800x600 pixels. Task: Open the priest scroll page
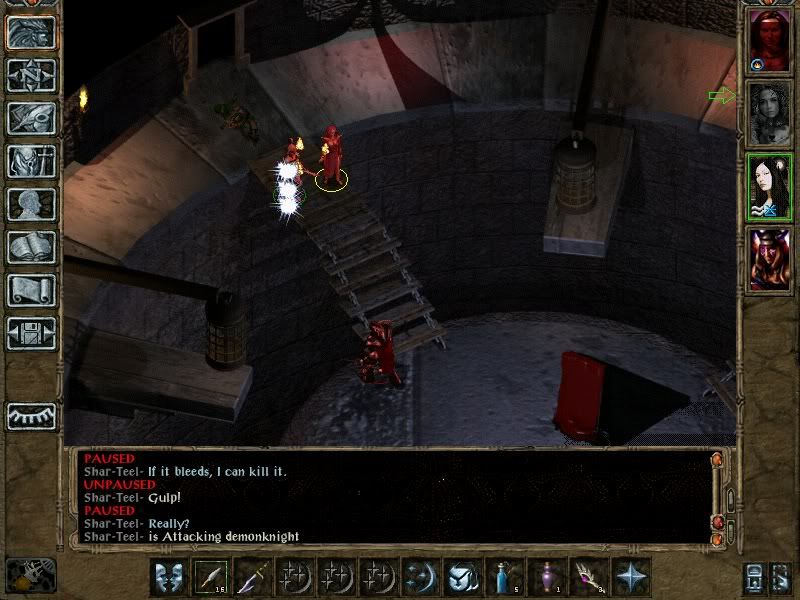tap(31, 290)
